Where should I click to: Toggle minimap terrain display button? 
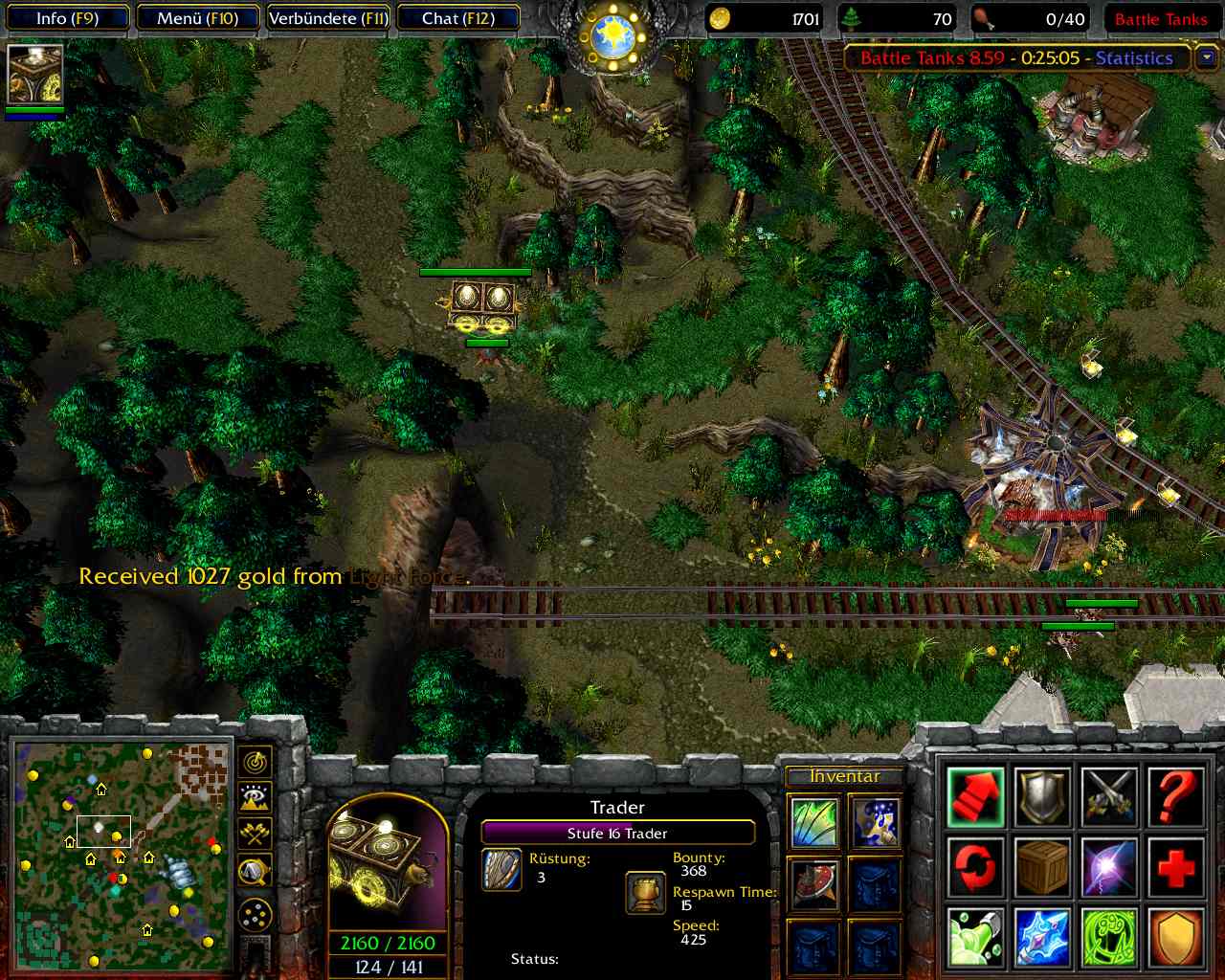[x=255, y=798]
